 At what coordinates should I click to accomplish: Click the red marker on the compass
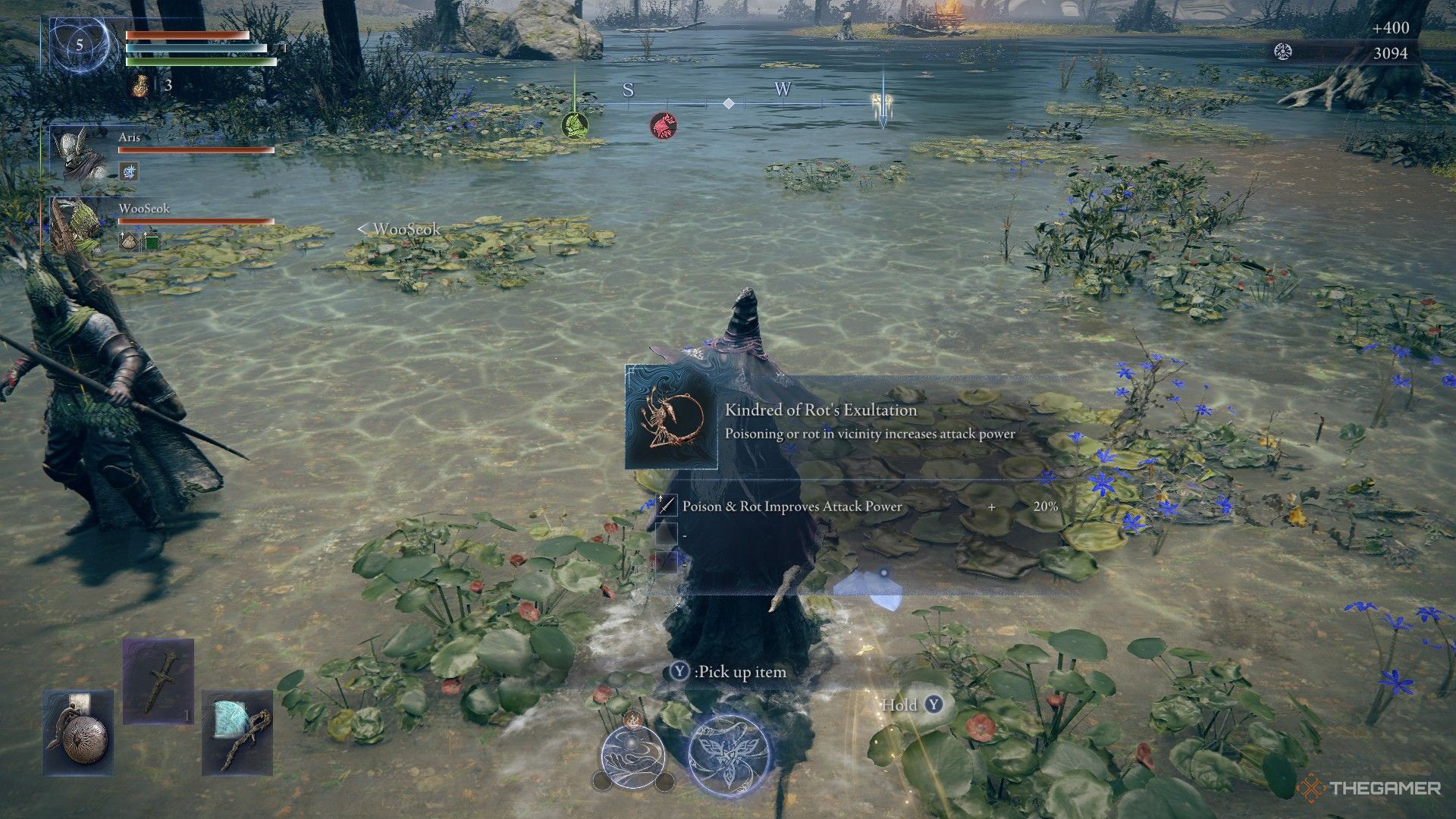[664, 125]
